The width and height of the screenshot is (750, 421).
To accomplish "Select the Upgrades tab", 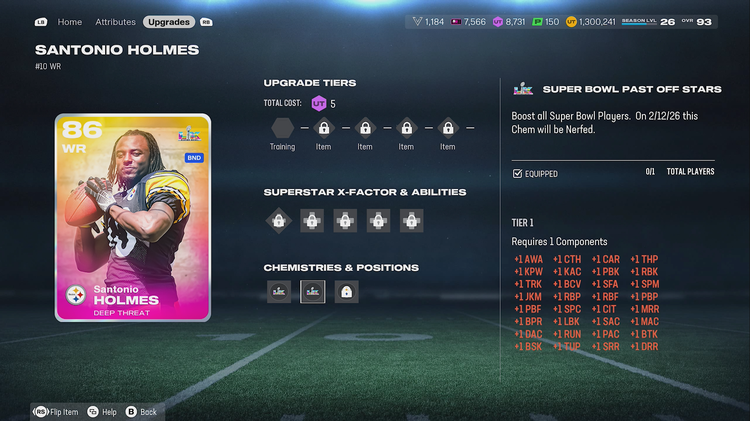I will coord(169,21).
